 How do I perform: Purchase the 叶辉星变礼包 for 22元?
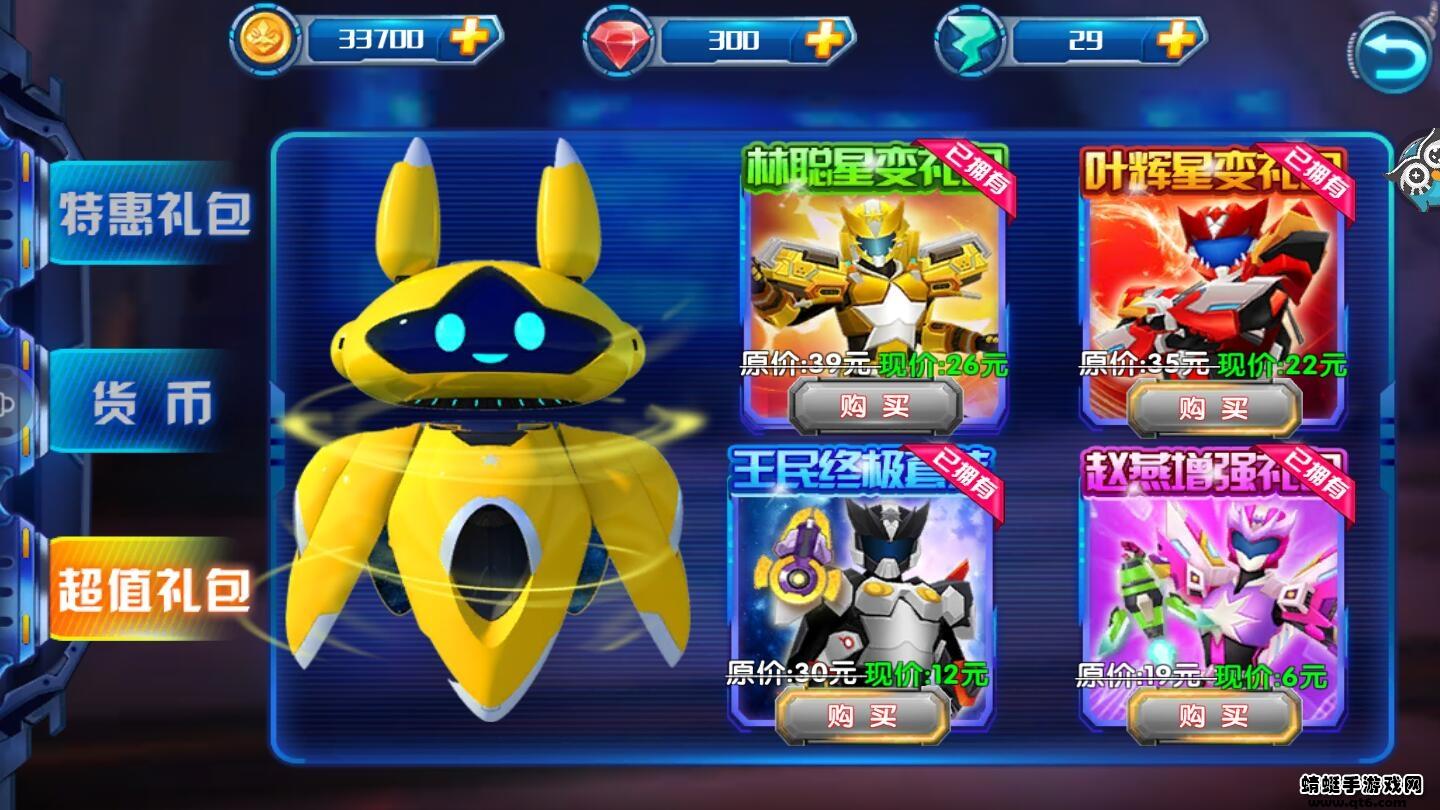[1214, 407]
